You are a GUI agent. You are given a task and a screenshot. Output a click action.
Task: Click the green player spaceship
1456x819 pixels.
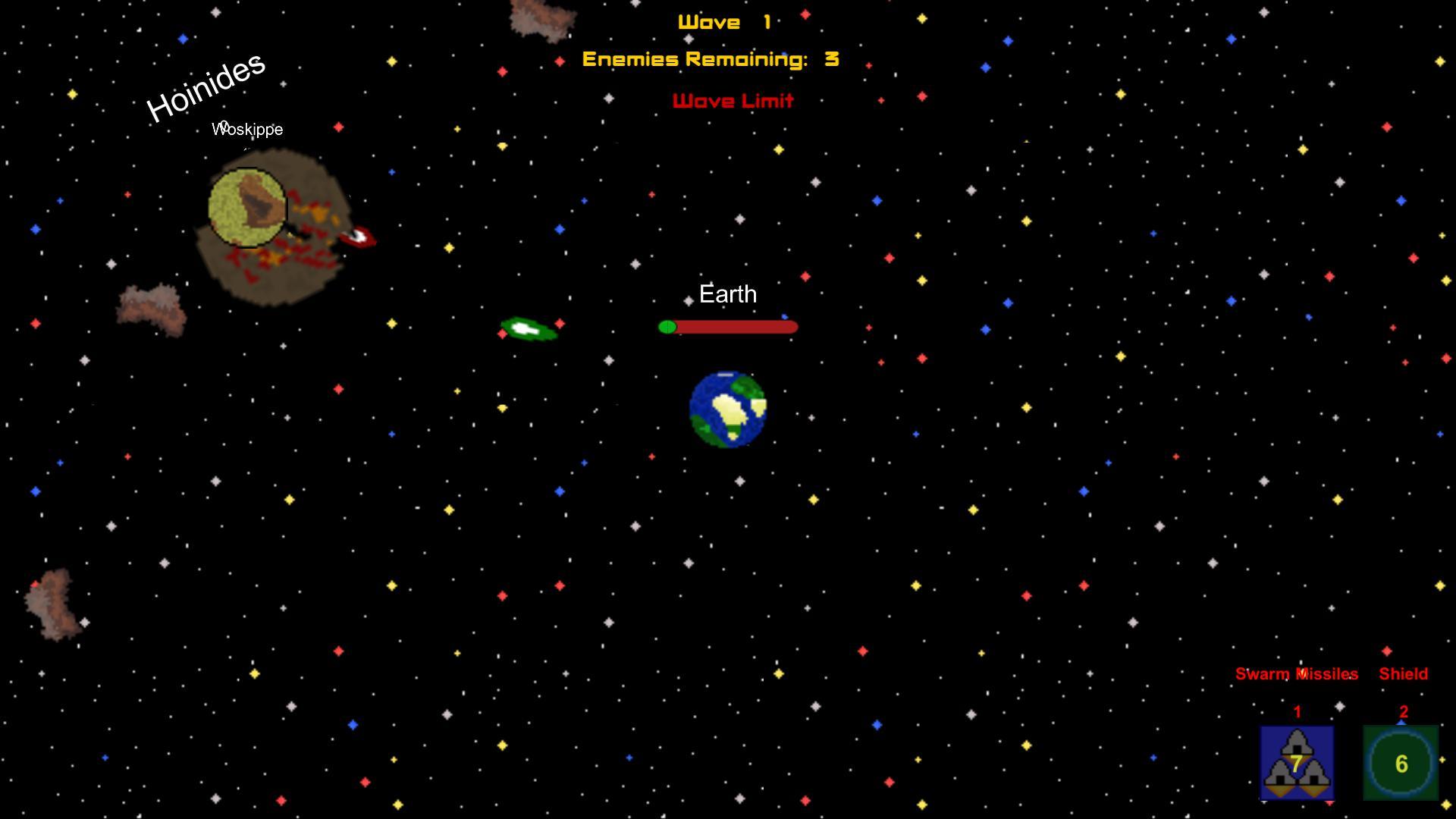click(x=529, y=328)
